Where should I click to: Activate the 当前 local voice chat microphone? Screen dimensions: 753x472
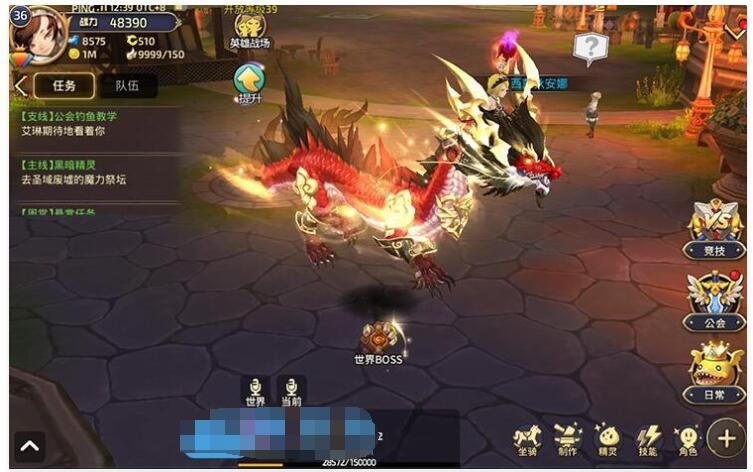click(x=291, y=390)
